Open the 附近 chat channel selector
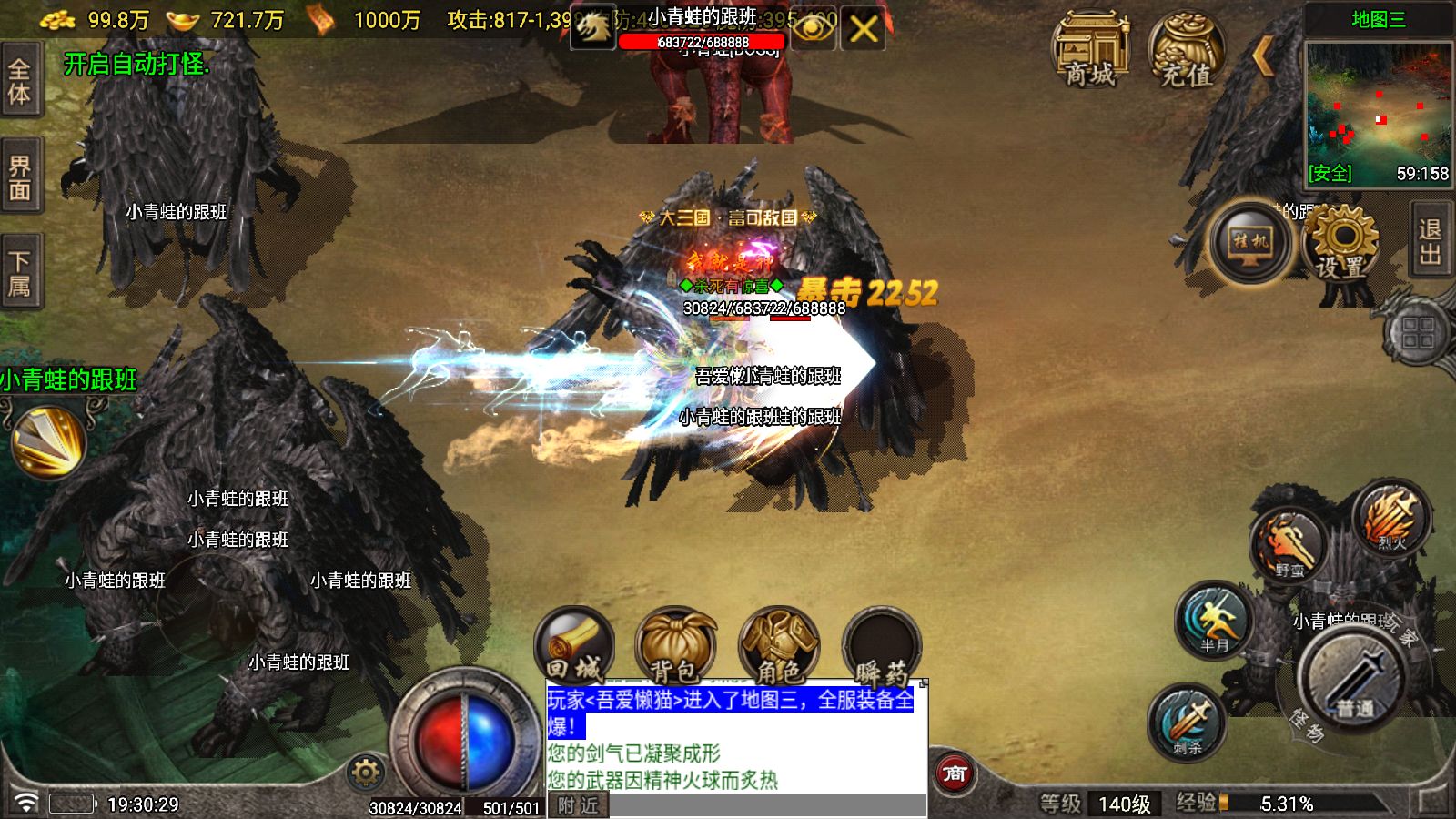Screen dimensions: 1456x819 (576, 804)
